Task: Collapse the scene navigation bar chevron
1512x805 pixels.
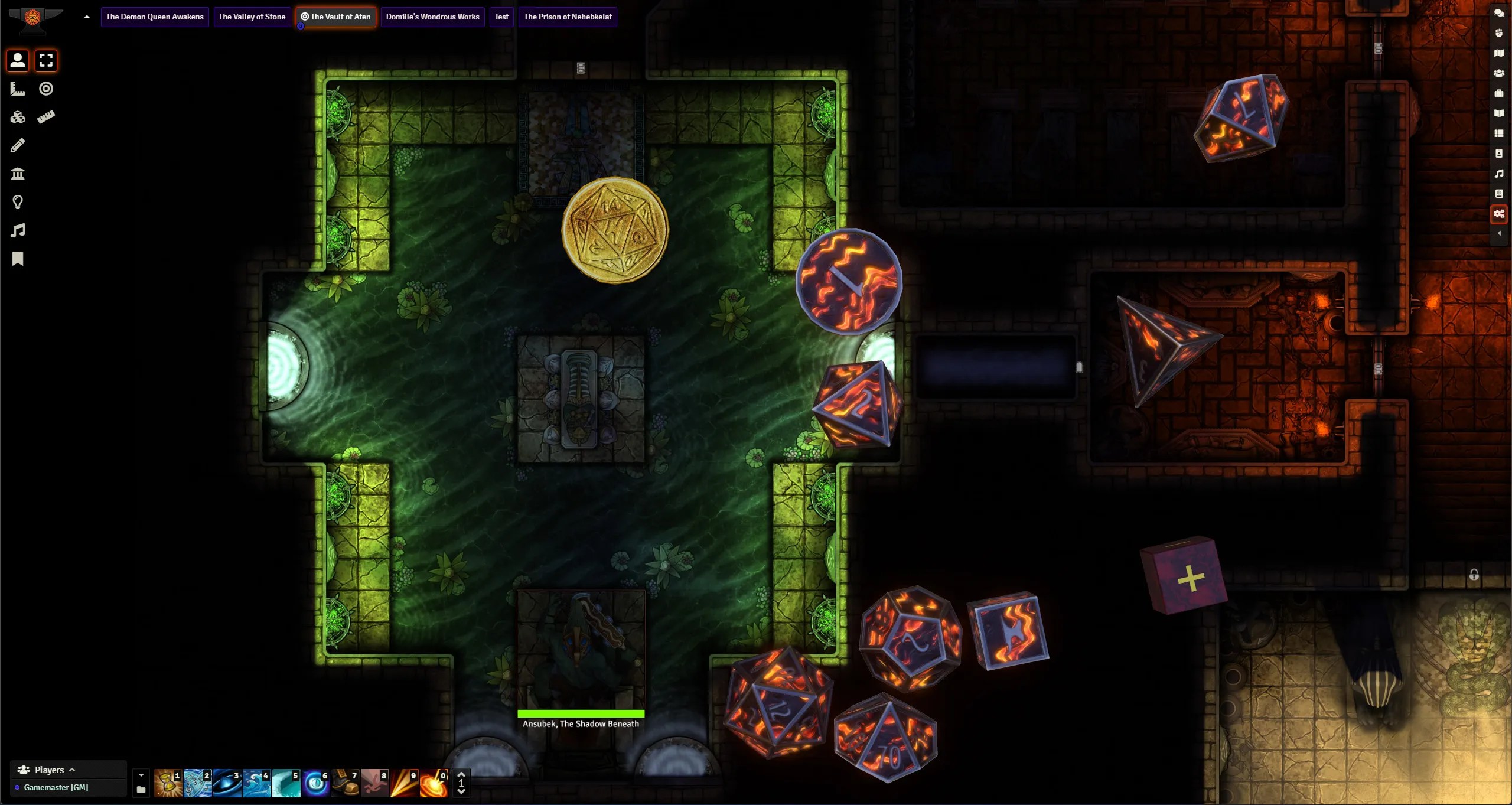Action: [86, 17]
